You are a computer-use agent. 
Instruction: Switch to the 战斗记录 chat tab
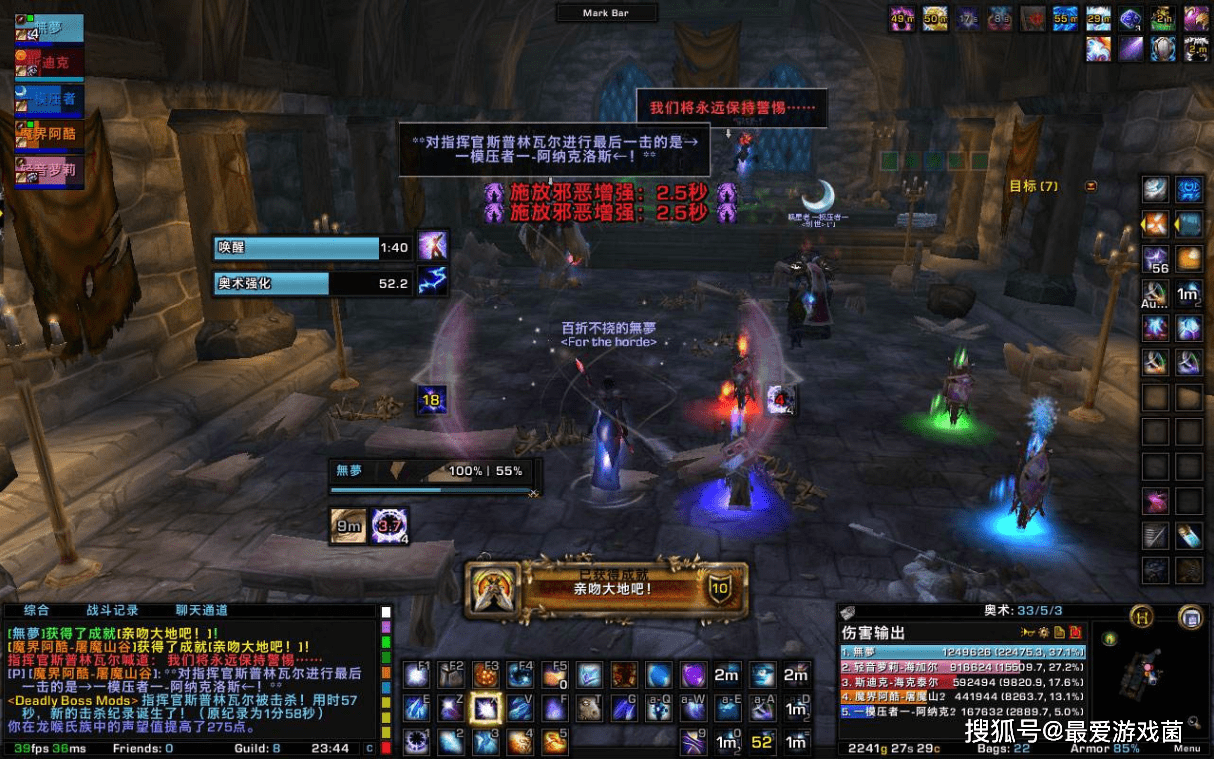click(x=112, y=610)
